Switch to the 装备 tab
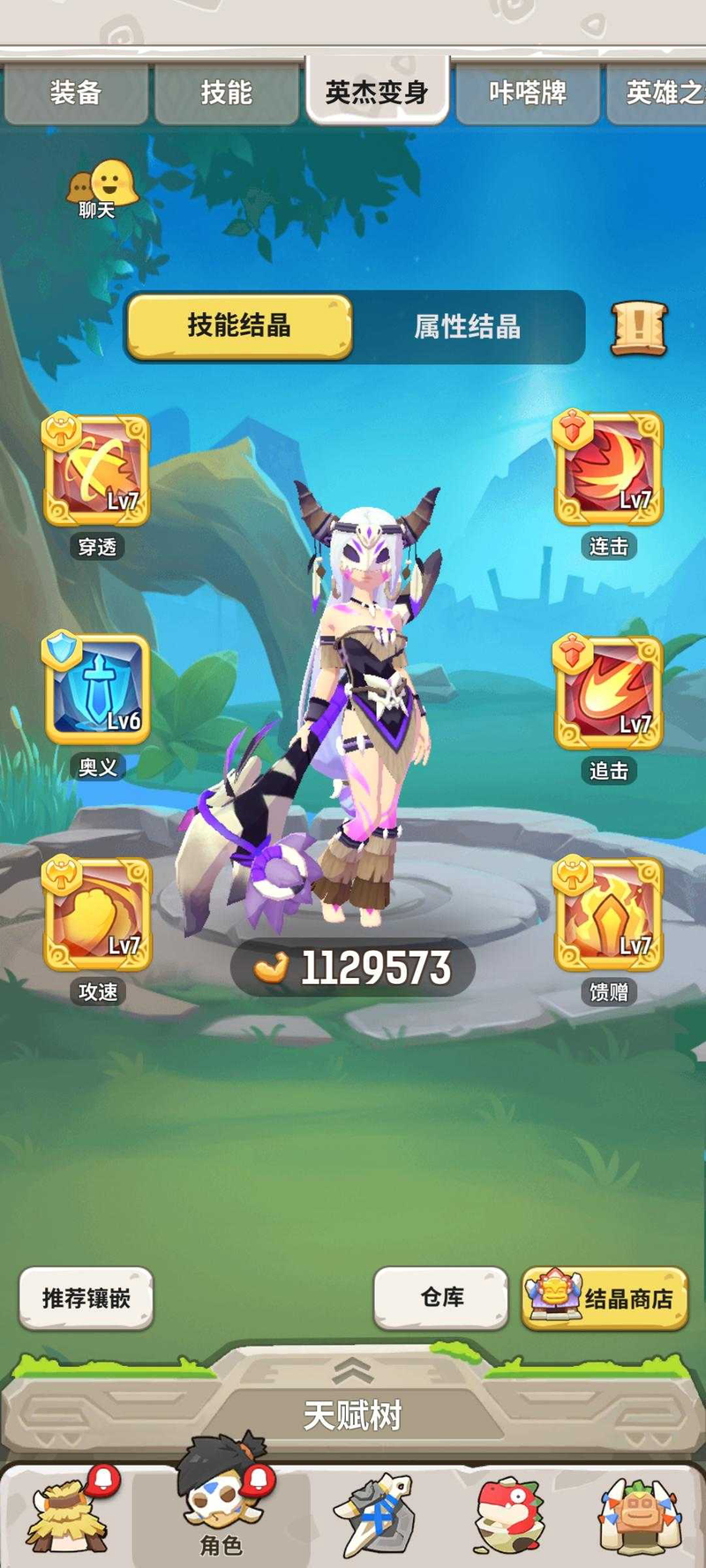 click(x=75, y=93)
